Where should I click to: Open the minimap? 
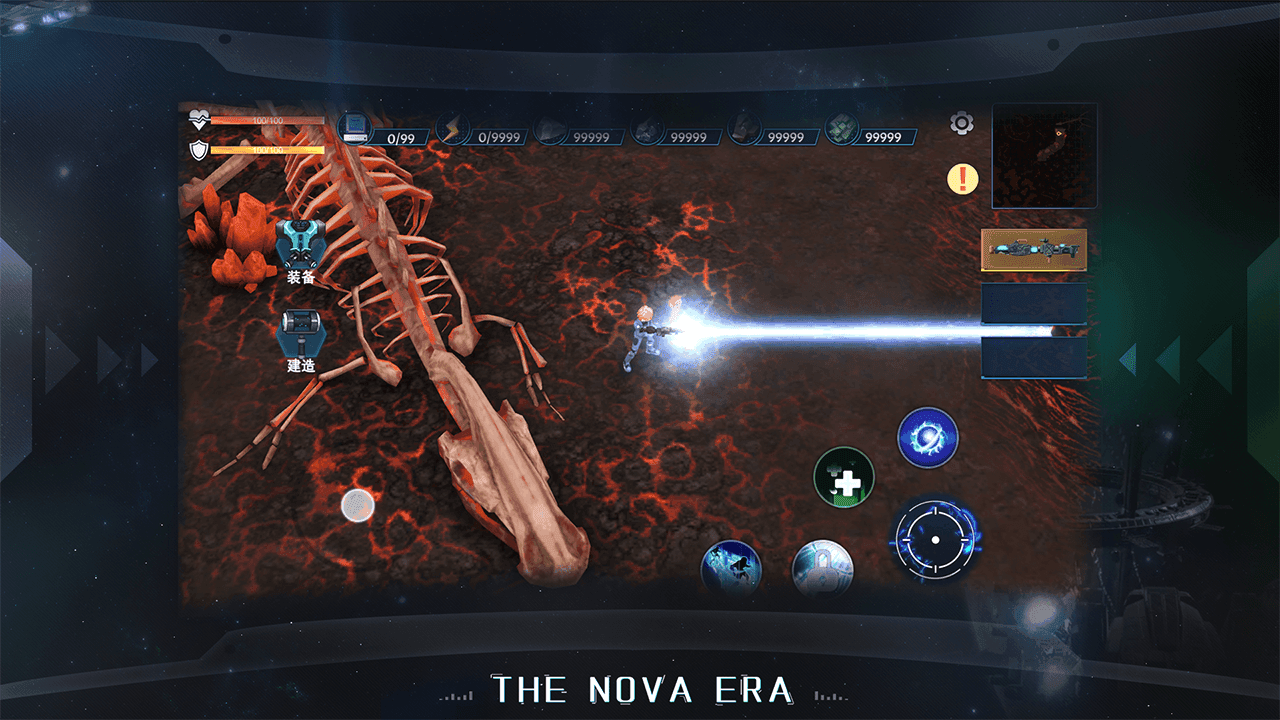[1044, 156]
